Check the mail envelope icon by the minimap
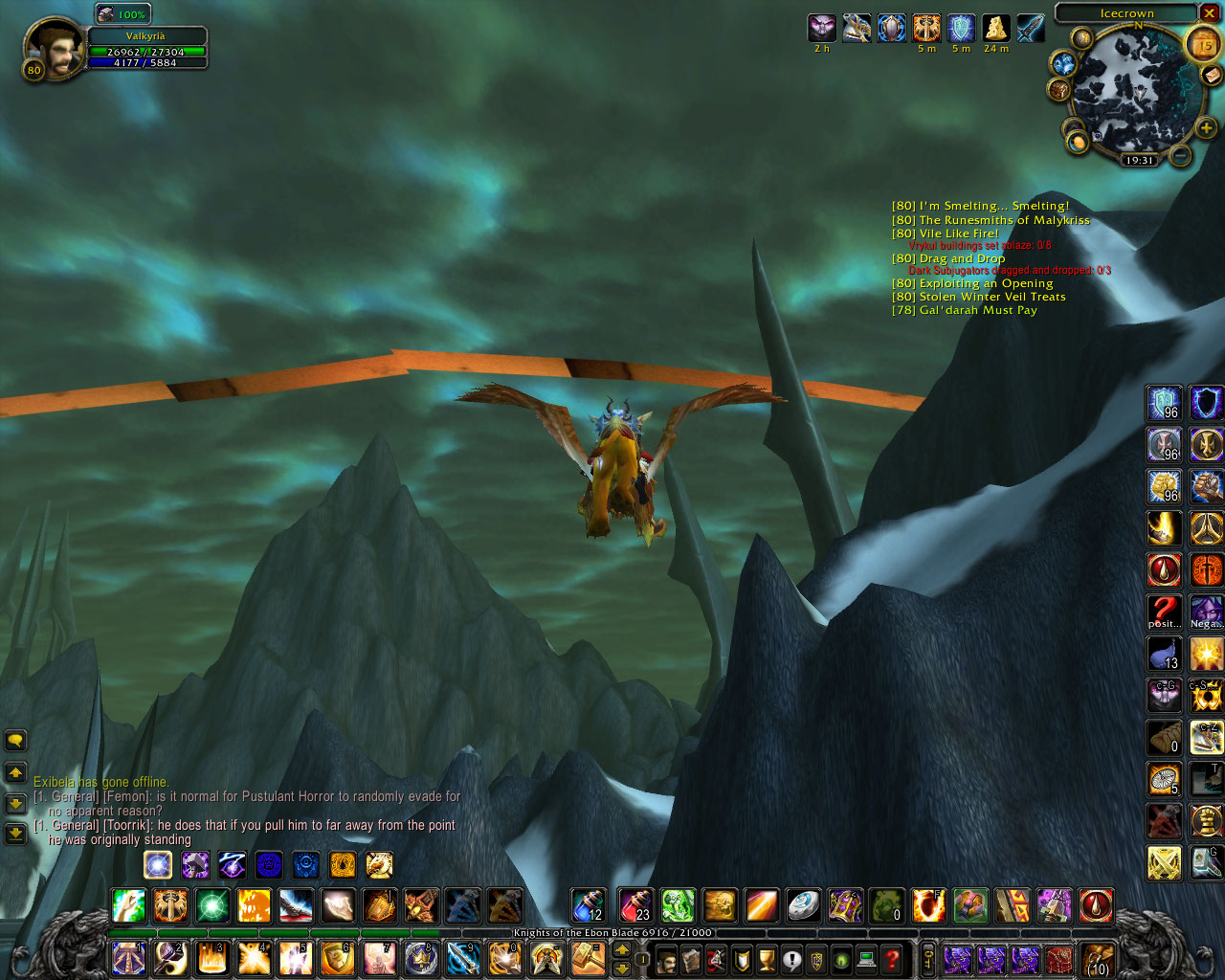Image resolution: width=1225 pixels, height=980 pixels. pyautogui.click(x=1212, y=75)
